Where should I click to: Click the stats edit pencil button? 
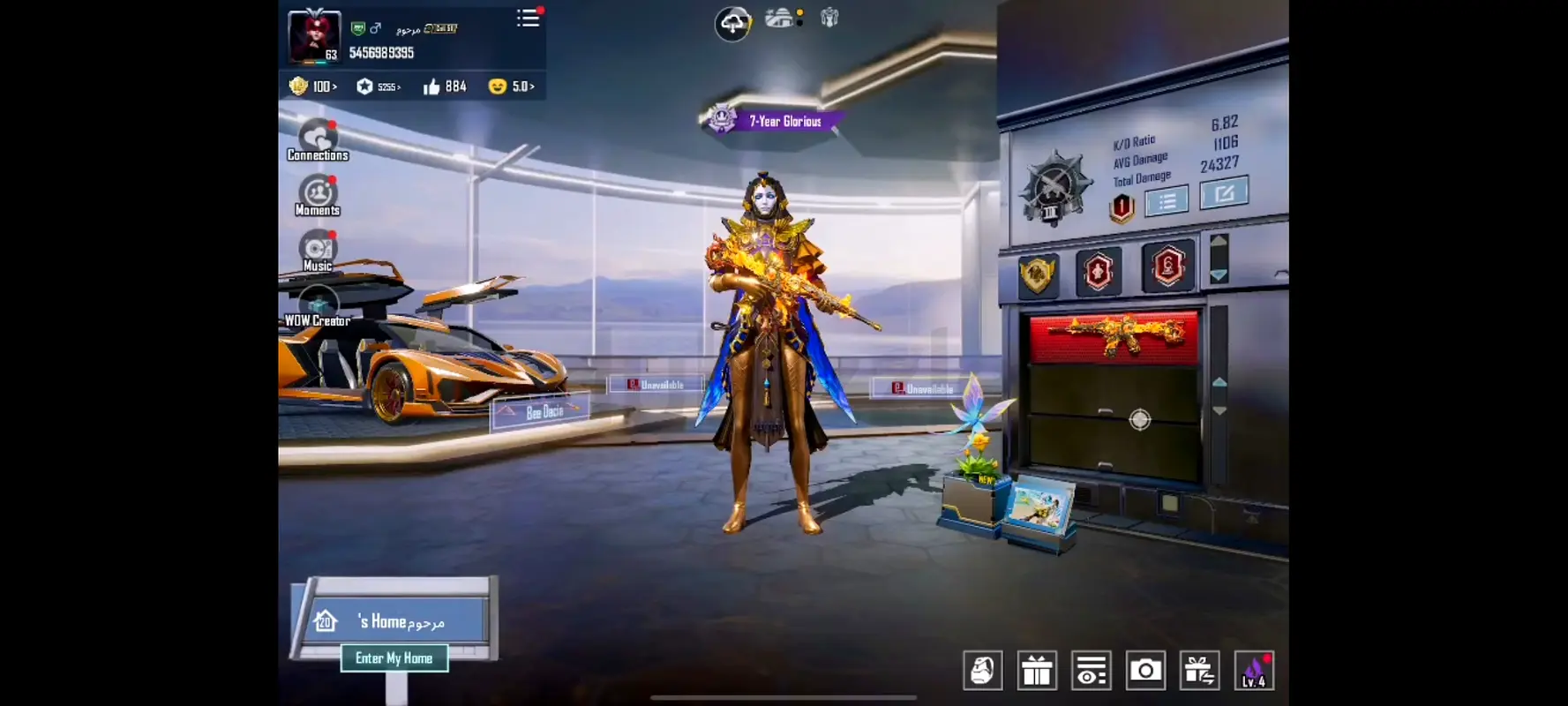pos(1224,193)
